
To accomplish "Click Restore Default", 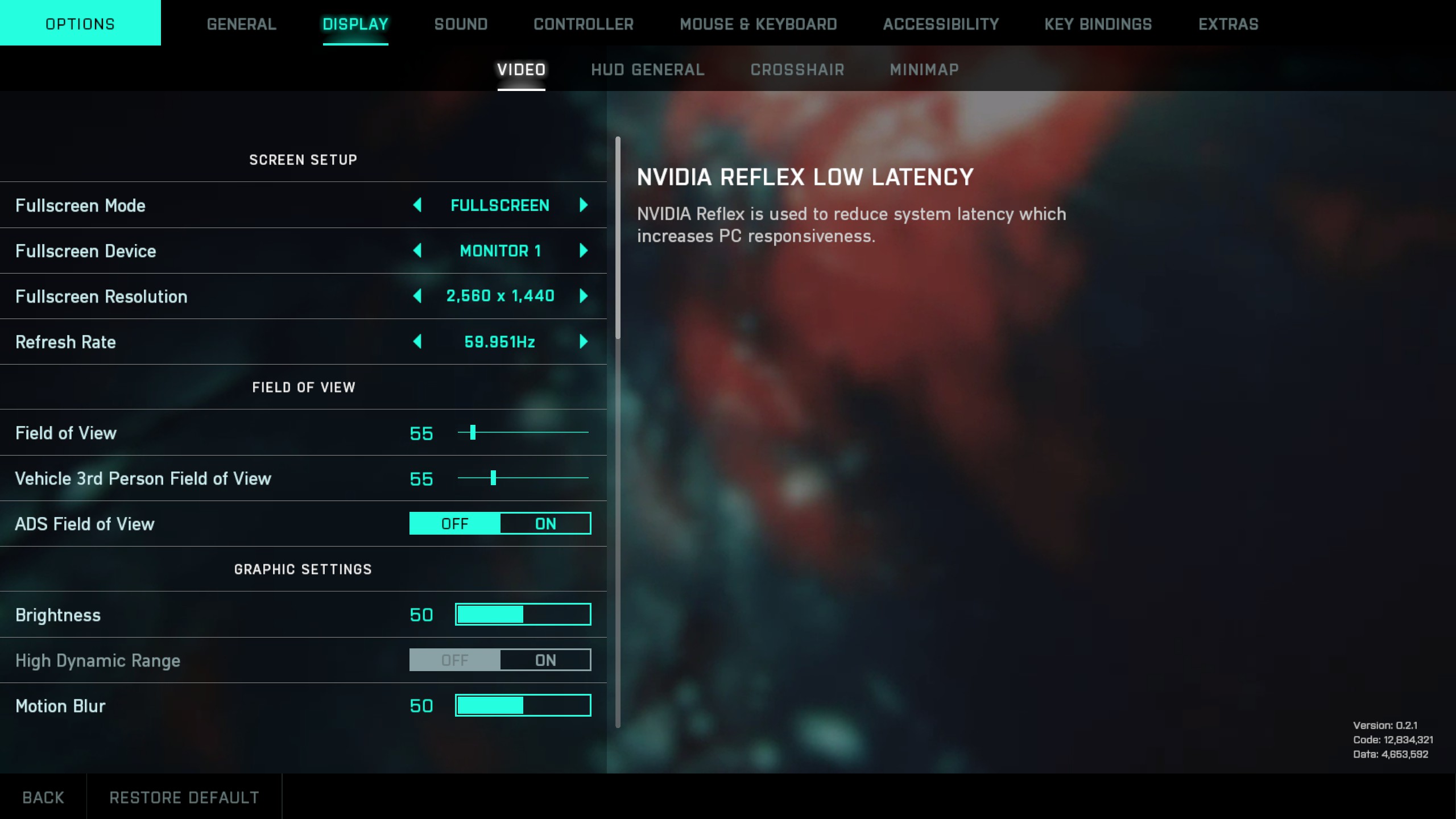I will point(184,797).
